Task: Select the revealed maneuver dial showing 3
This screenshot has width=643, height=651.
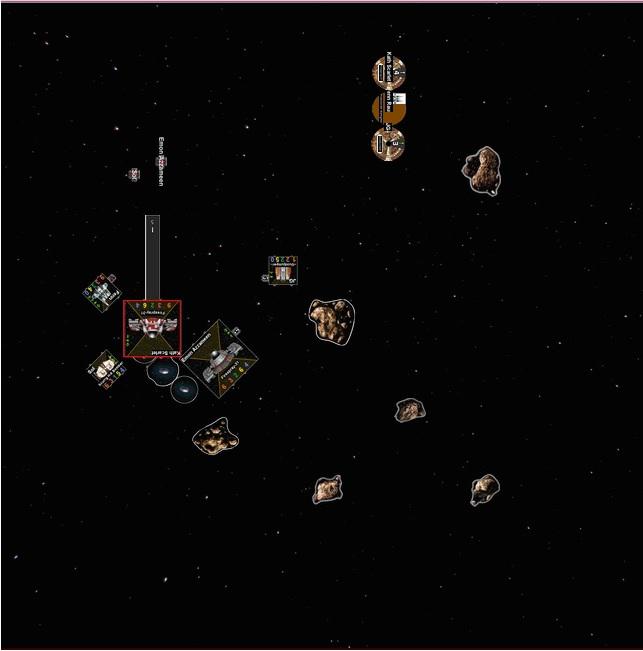Action: coord(387,143)
